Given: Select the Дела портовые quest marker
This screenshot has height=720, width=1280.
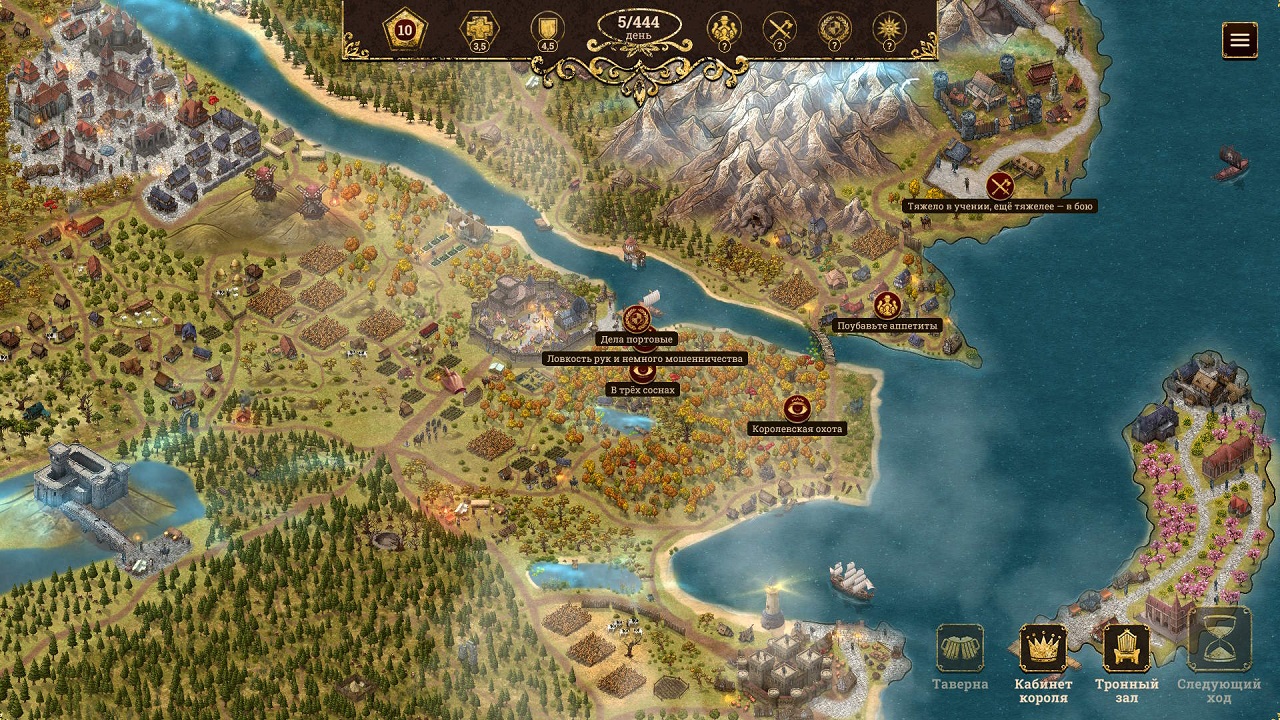Looking at the screenshot, I should 637,320.
